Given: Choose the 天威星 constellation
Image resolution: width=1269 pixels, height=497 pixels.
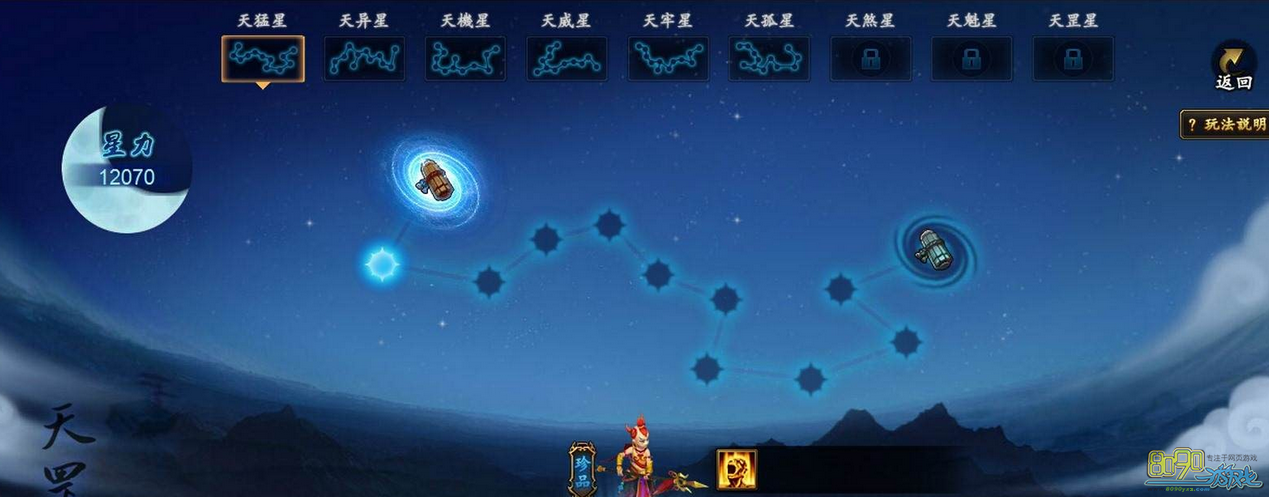Looking at the screenshot, I should point(566,59).
